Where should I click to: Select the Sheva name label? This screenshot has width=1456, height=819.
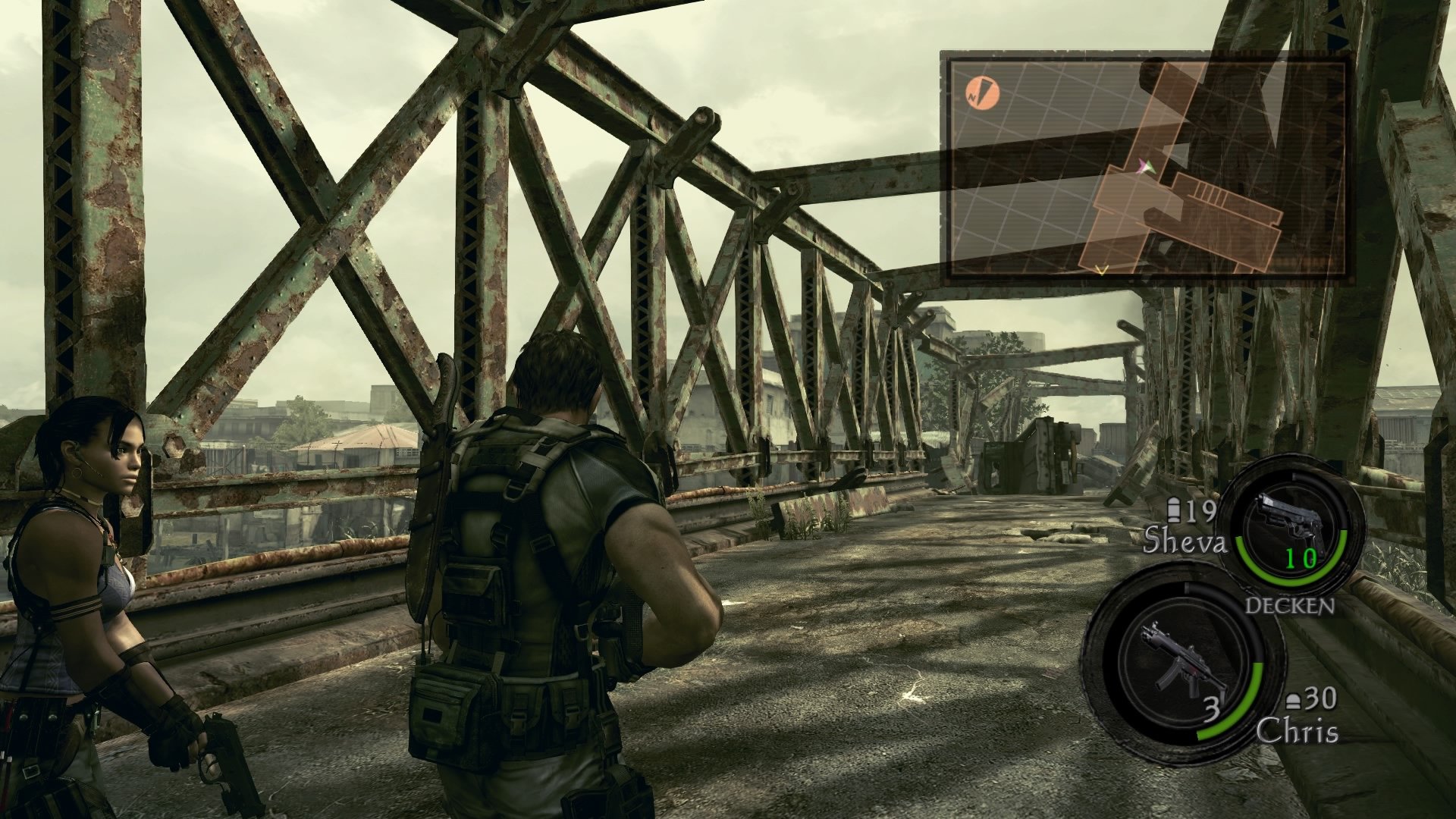coord(1186,541)
